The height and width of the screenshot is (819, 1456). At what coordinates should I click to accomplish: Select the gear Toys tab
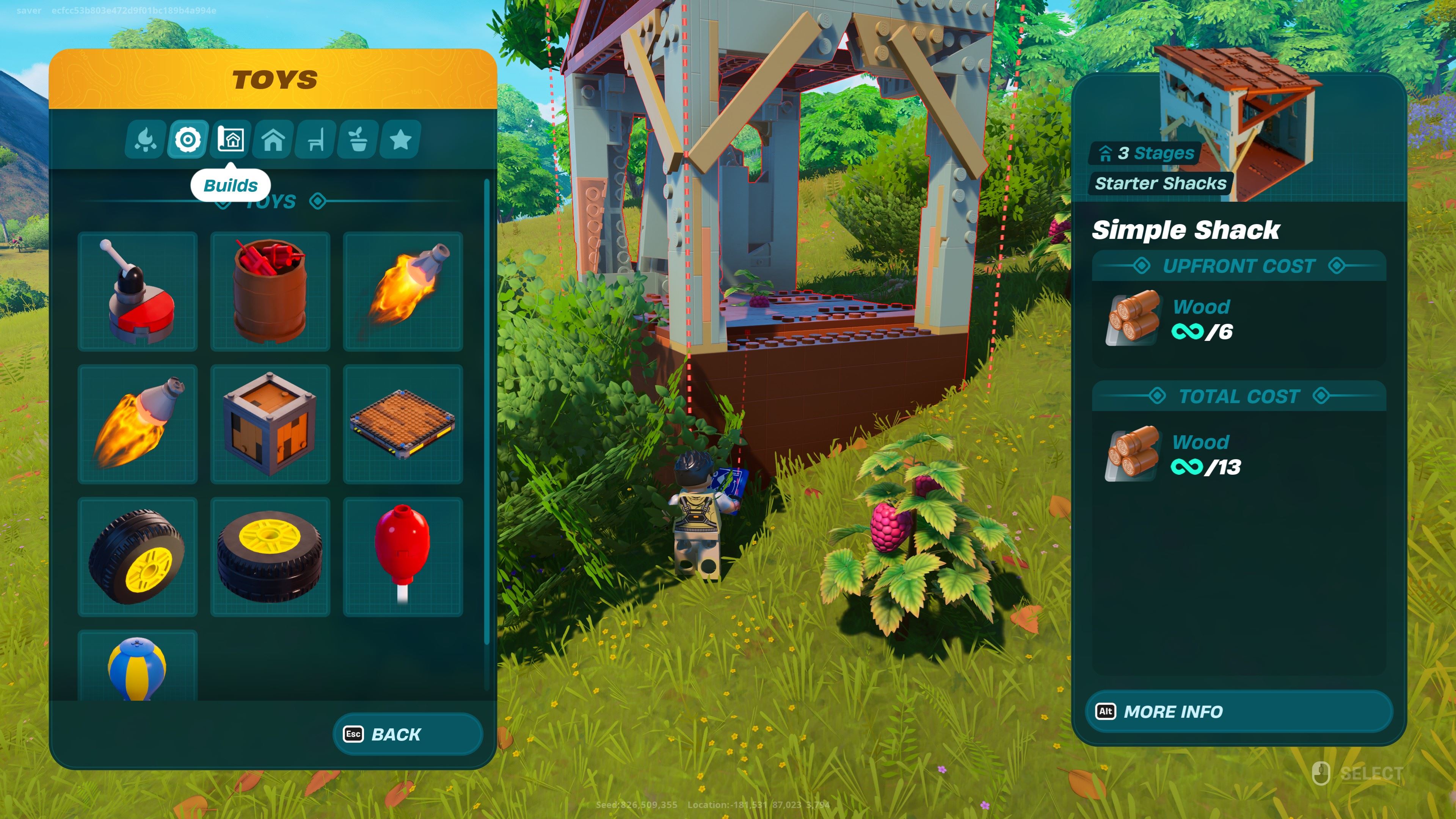188,140
